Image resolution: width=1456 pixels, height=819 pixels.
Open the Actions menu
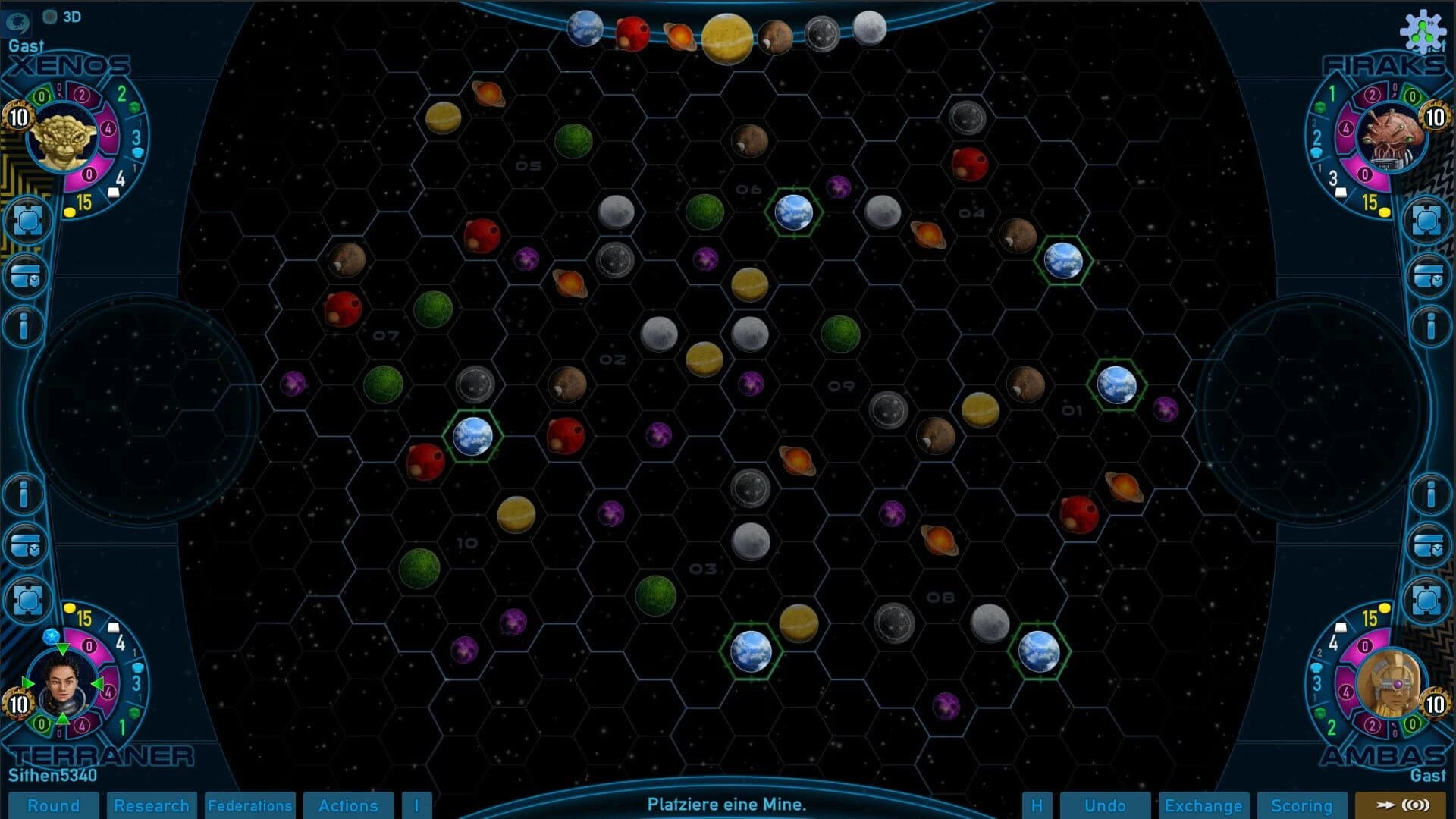(x=348, y=806)
